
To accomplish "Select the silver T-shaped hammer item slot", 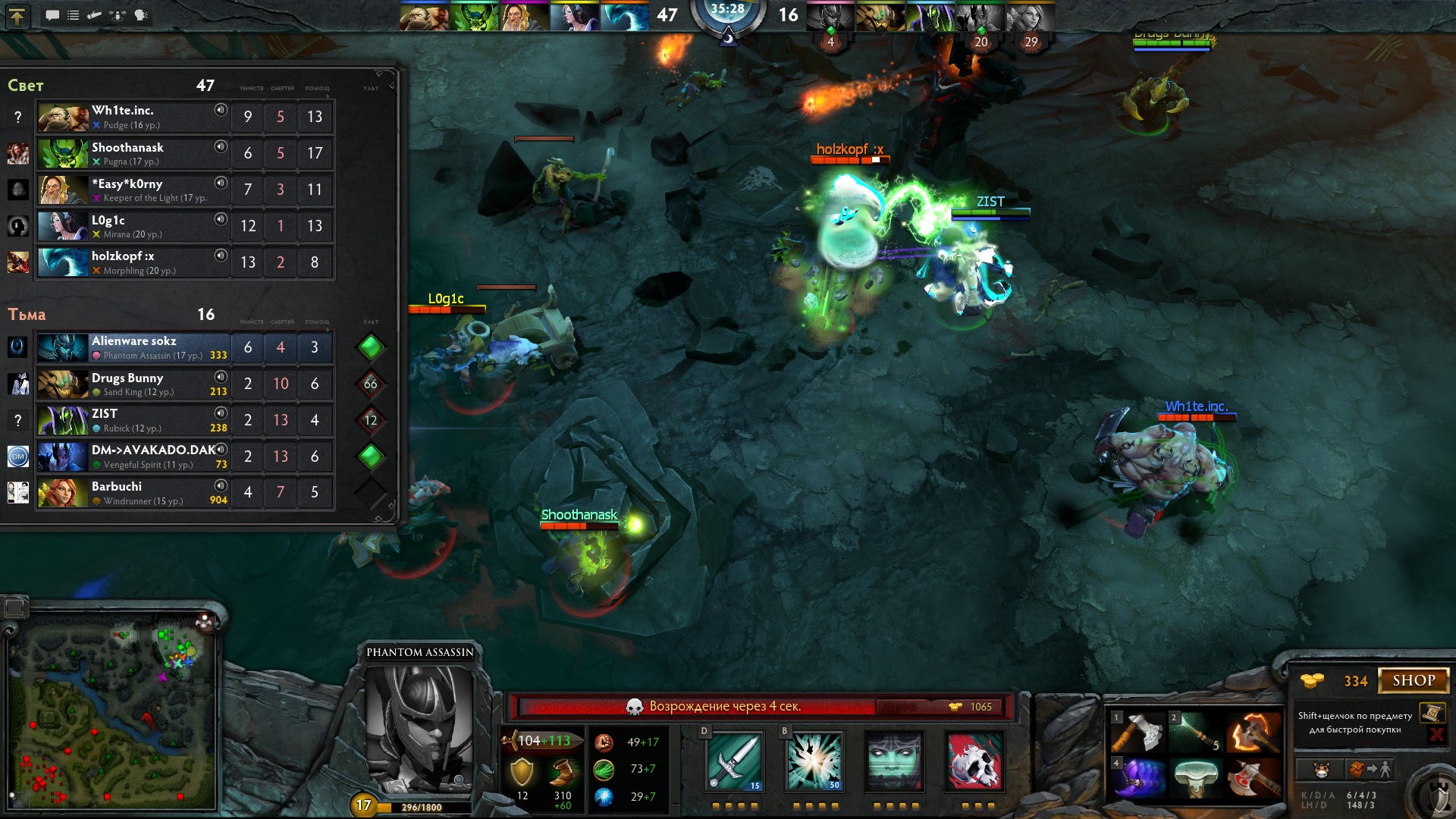I will tap(1198, 778).
